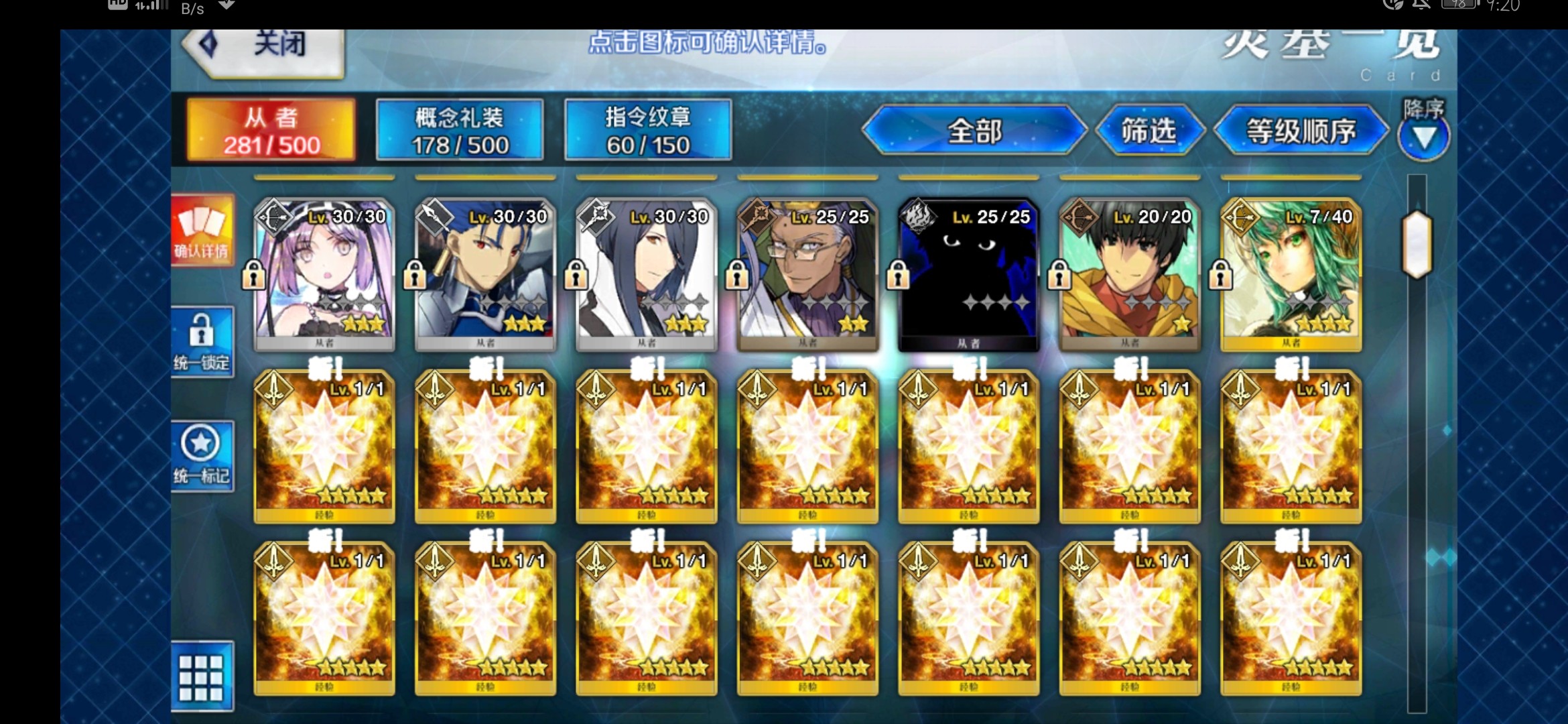Select the purple-haired Lv. 30 servant card
Viewport: 1568px width, 724px height.
pyautogui.click(x=324, y=275)
